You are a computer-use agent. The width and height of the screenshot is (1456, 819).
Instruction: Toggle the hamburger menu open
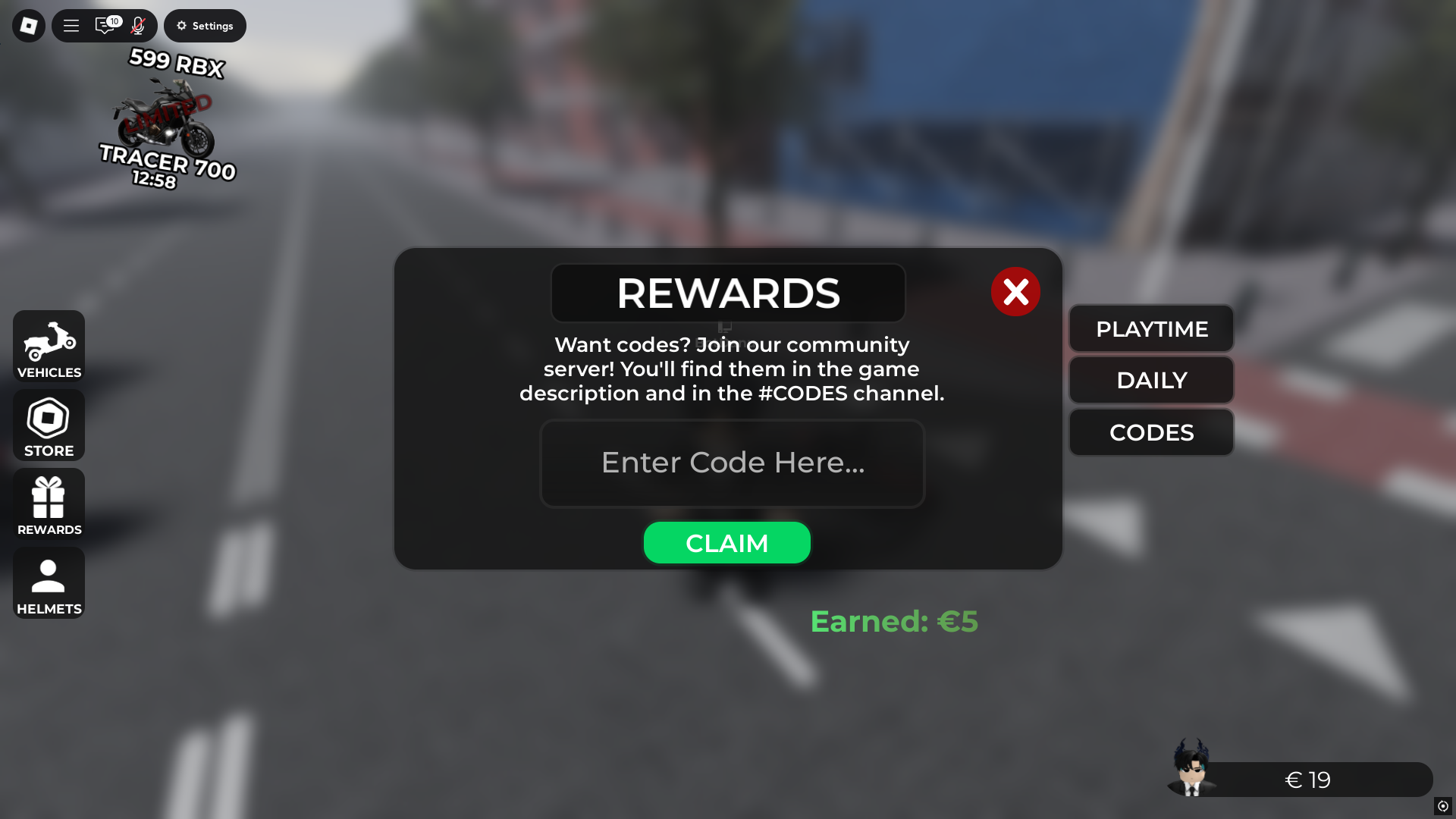coord(71,25)
